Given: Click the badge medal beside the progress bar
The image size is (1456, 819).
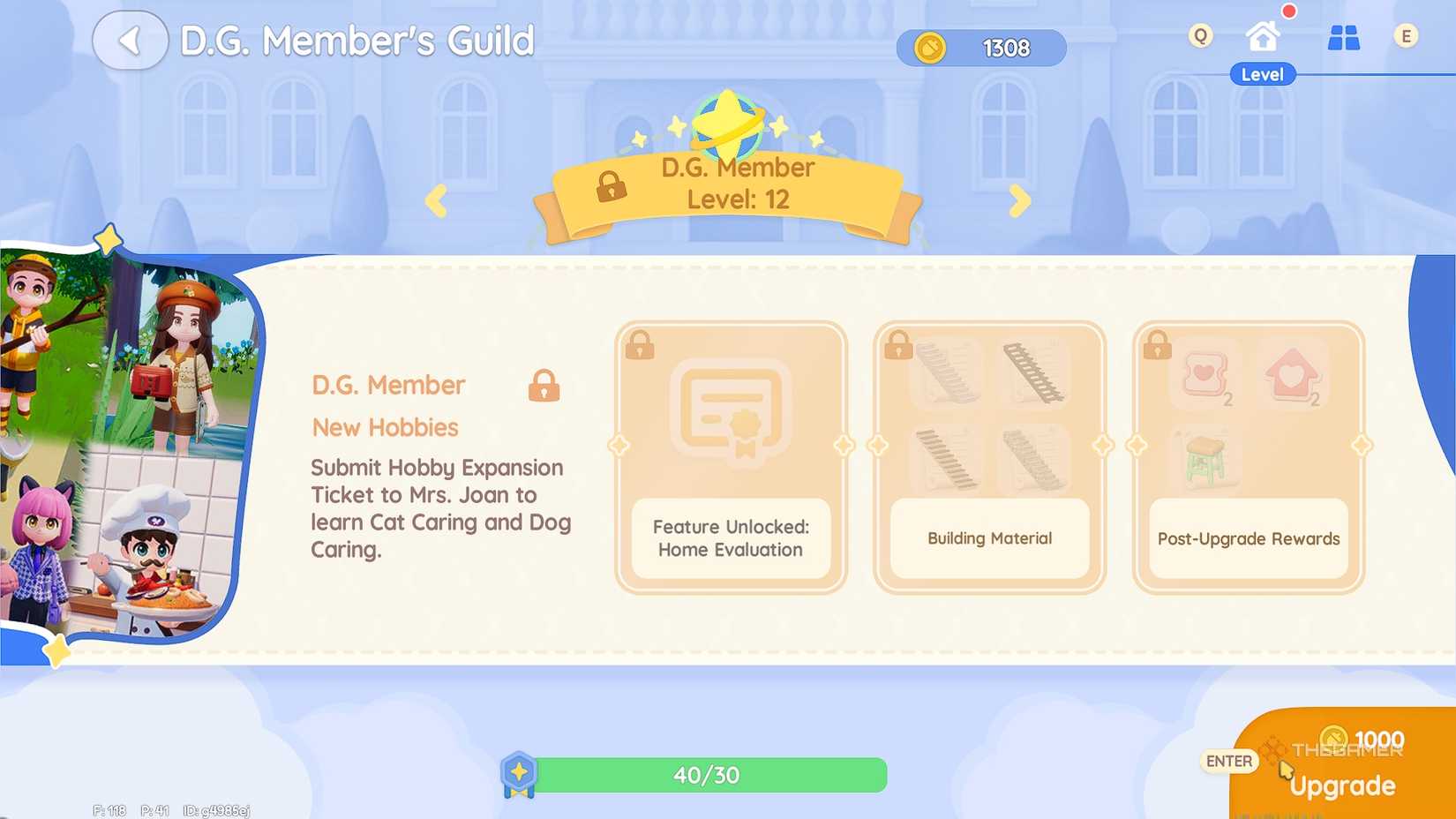Looking at the screenshot, I should 519,774.
